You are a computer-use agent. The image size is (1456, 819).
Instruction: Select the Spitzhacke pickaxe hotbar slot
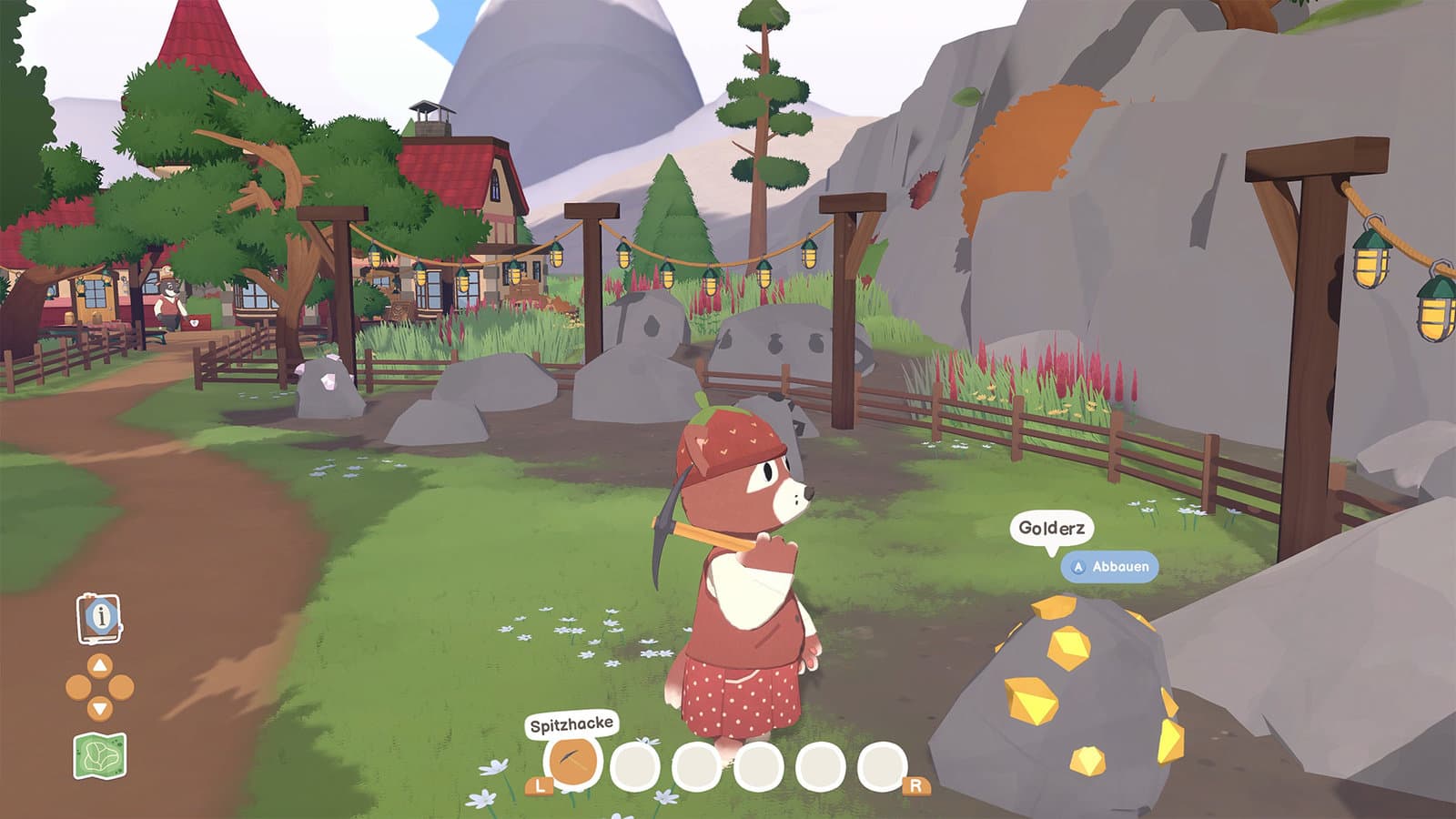pyautogui.click(x=571, y=762)
